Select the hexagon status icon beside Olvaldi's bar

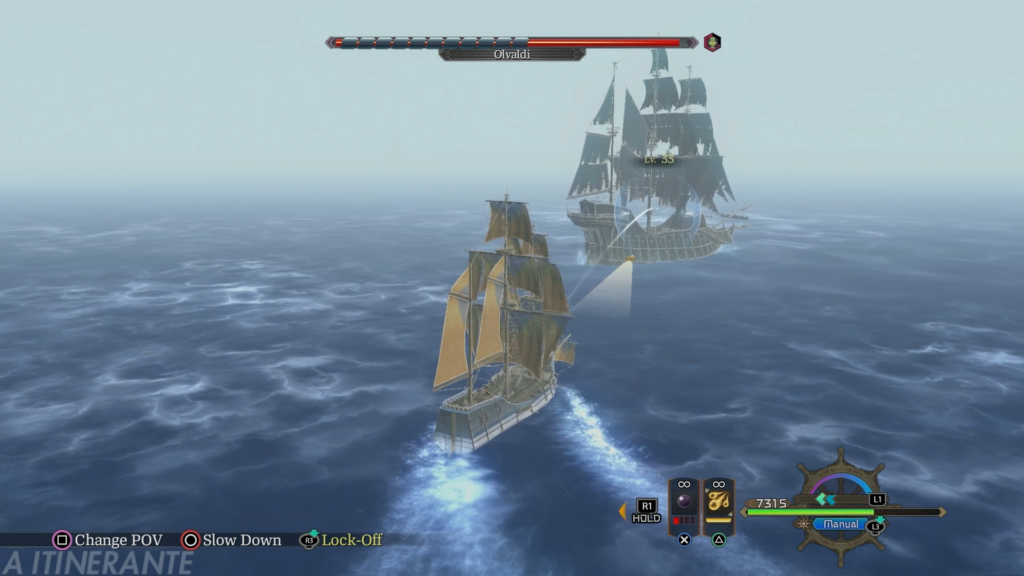712,42
